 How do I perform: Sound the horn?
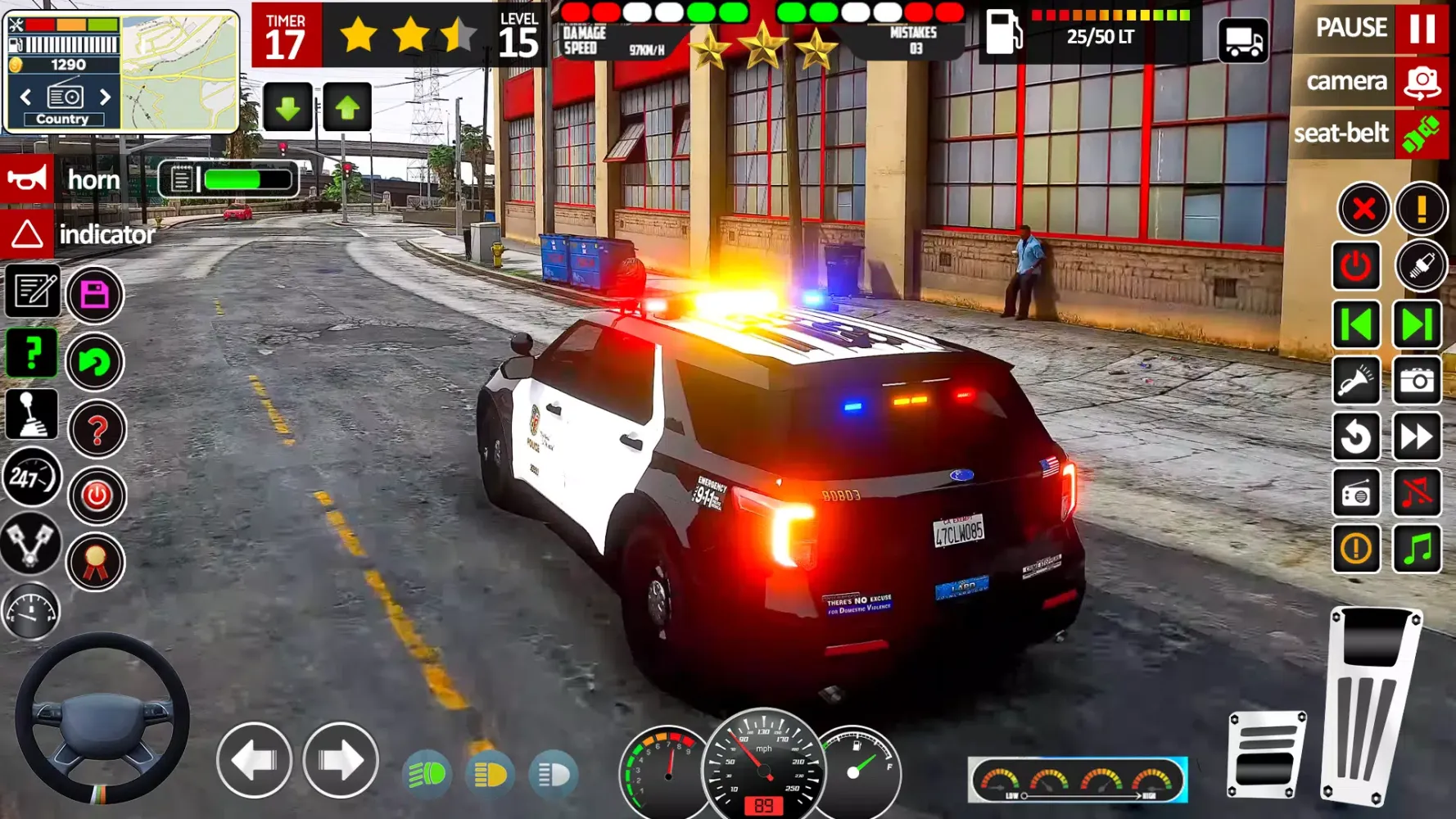coord(29,179)
